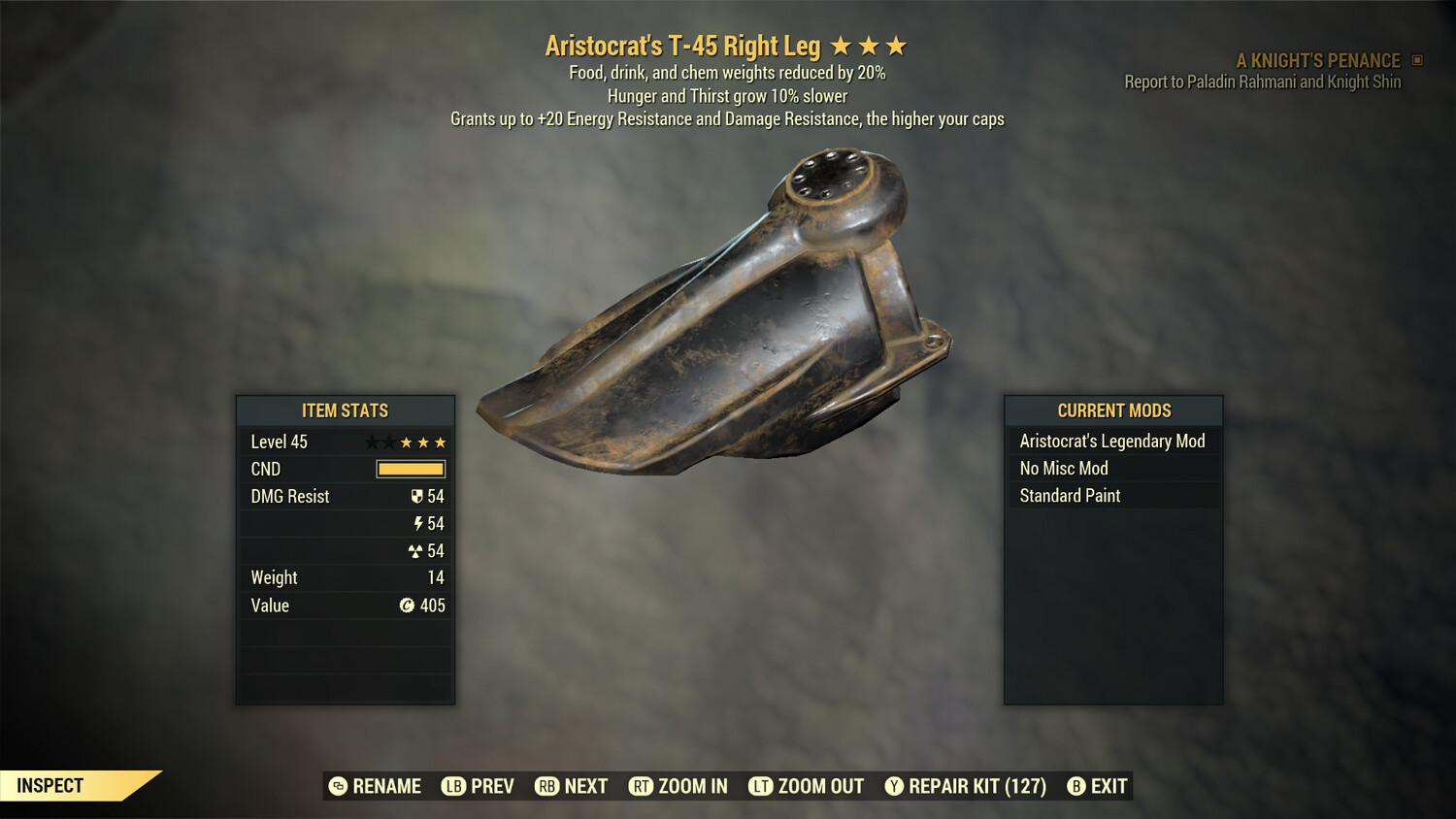1456x819 pixels.
Task: Select Aristocrat's Legendary Mod row
Action: point(1112,442)
